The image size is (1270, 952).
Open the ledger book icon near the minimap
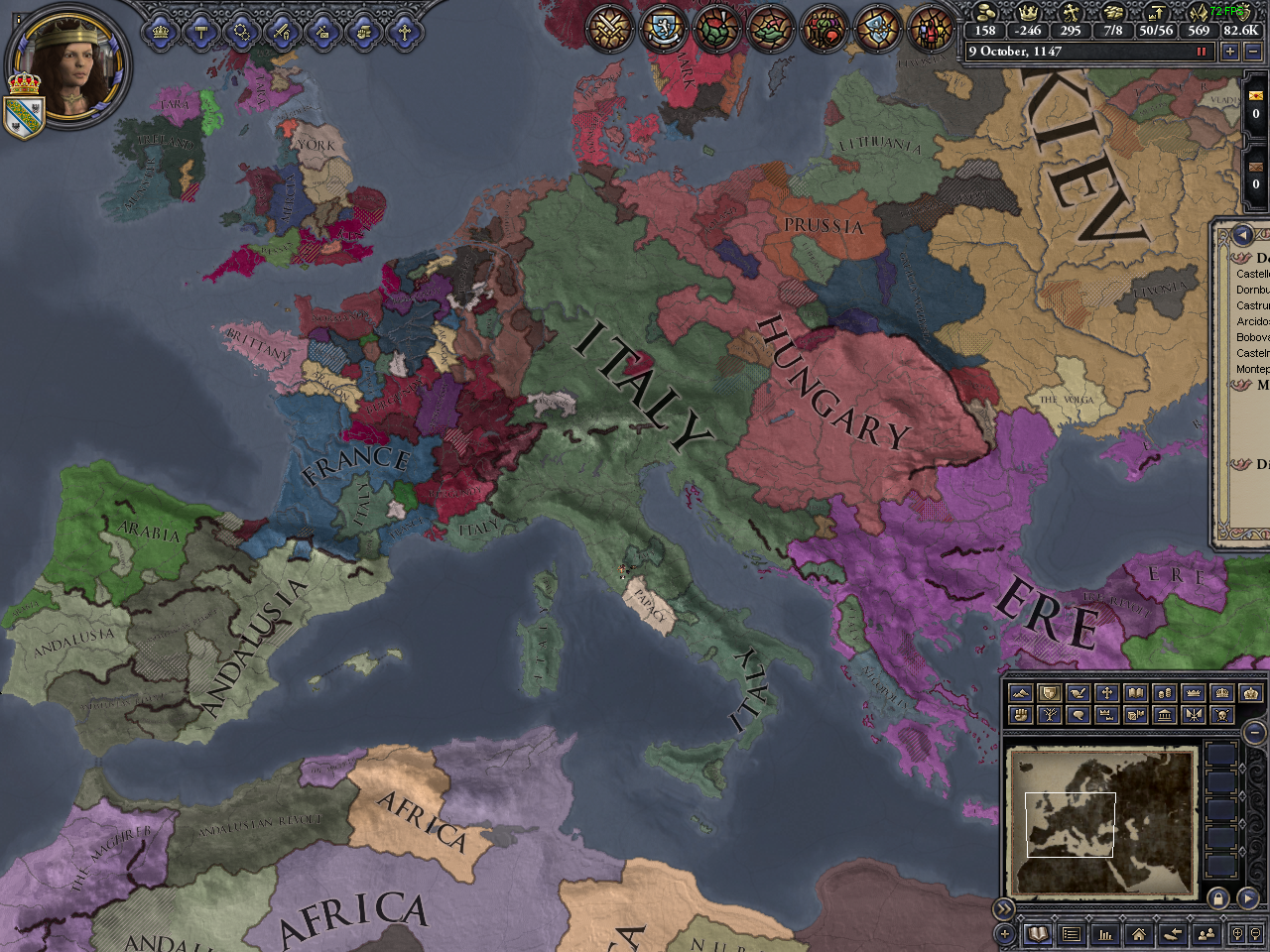(1038, 932)
